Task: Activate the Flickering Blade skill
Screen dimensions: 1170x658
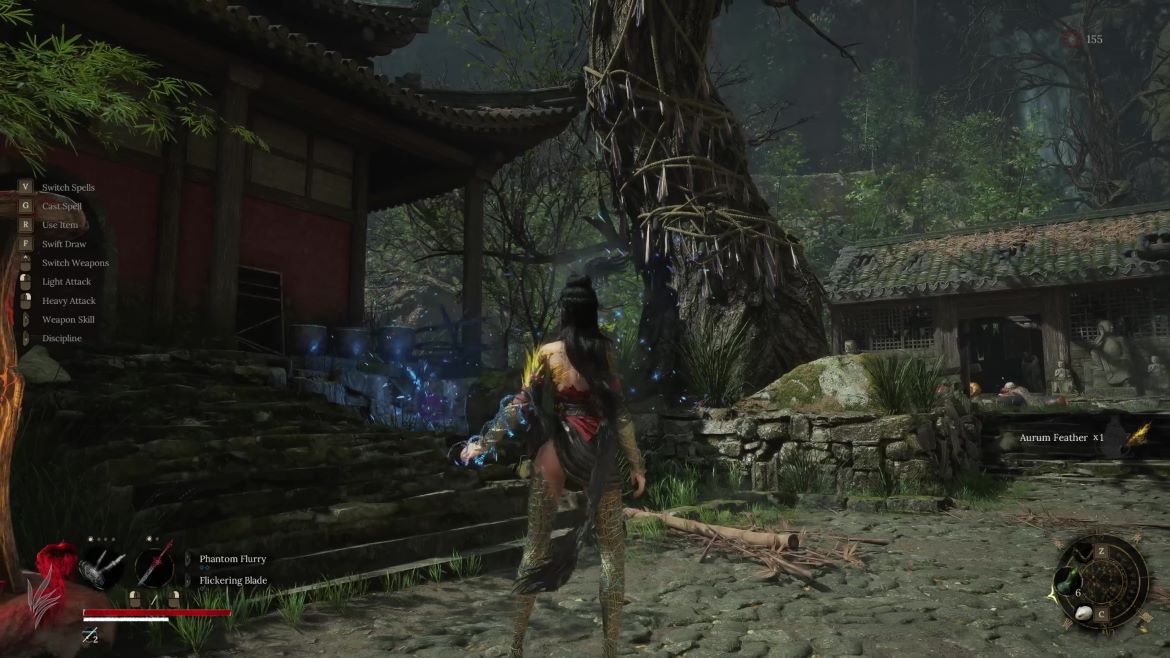Action: click(x=232, y=580)
